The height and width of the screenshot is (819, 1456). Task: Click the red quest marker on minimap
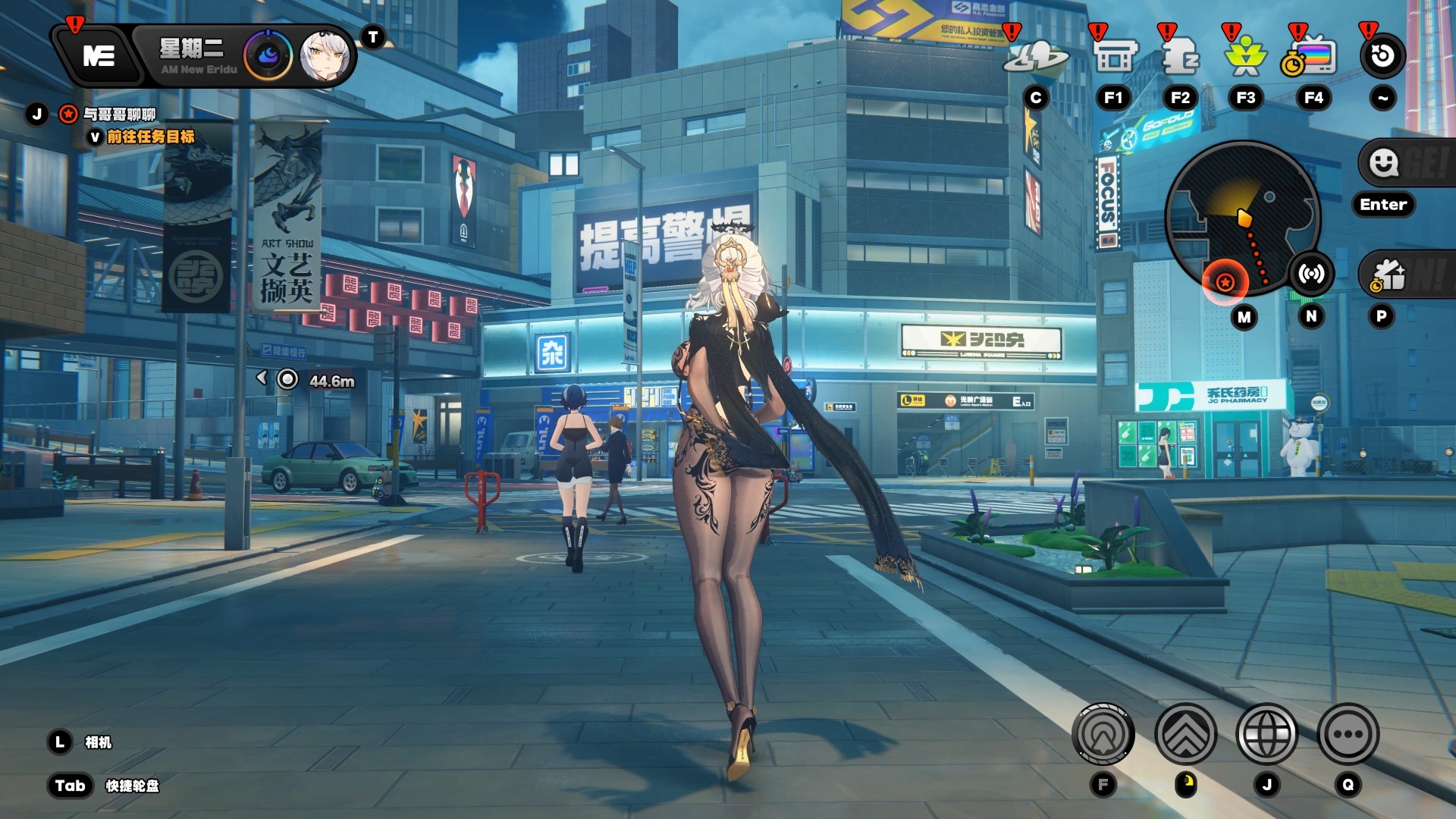(x=1225, y=283)
